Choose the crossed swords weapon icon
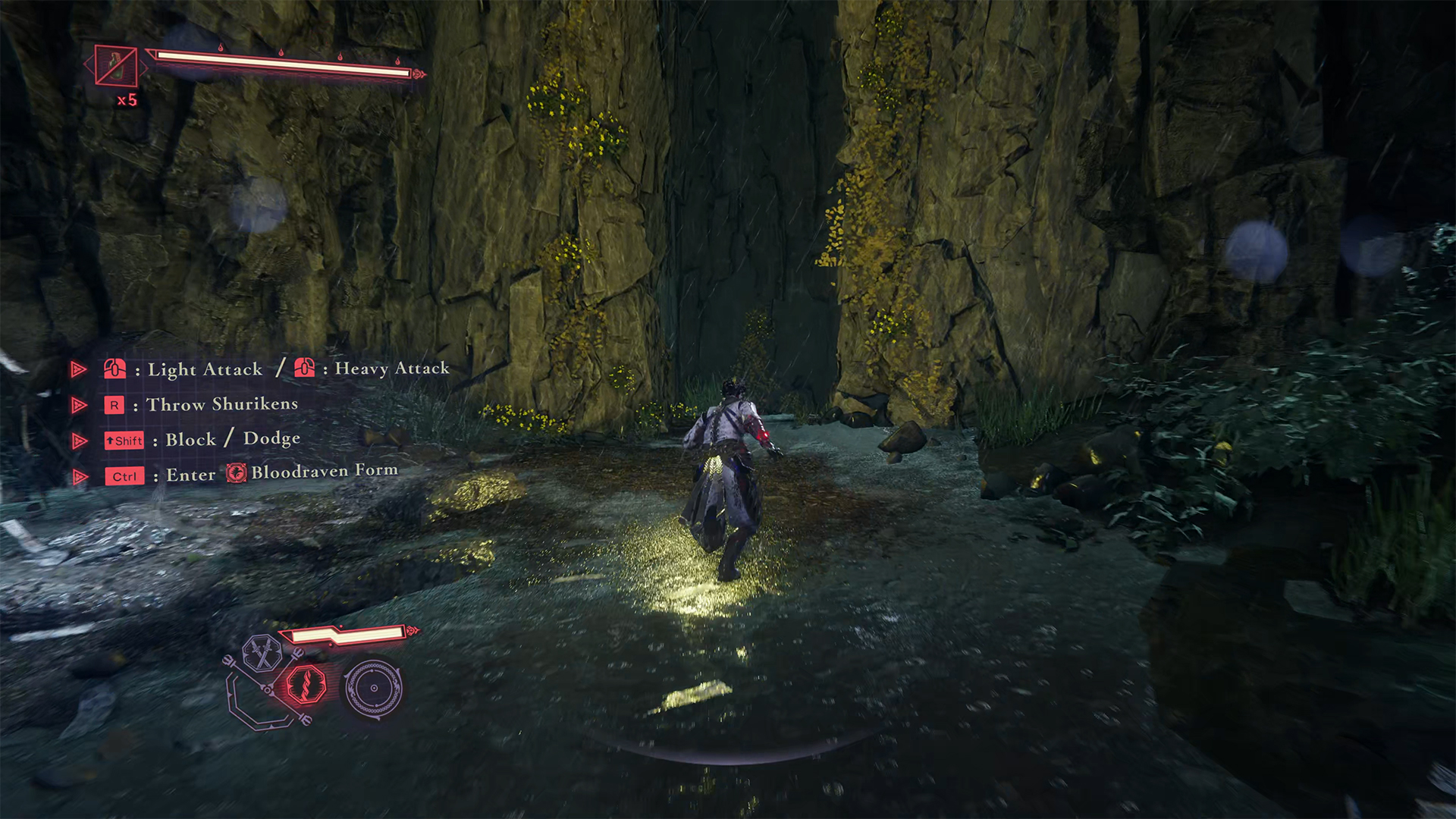1456x819 pixels. 262,653
